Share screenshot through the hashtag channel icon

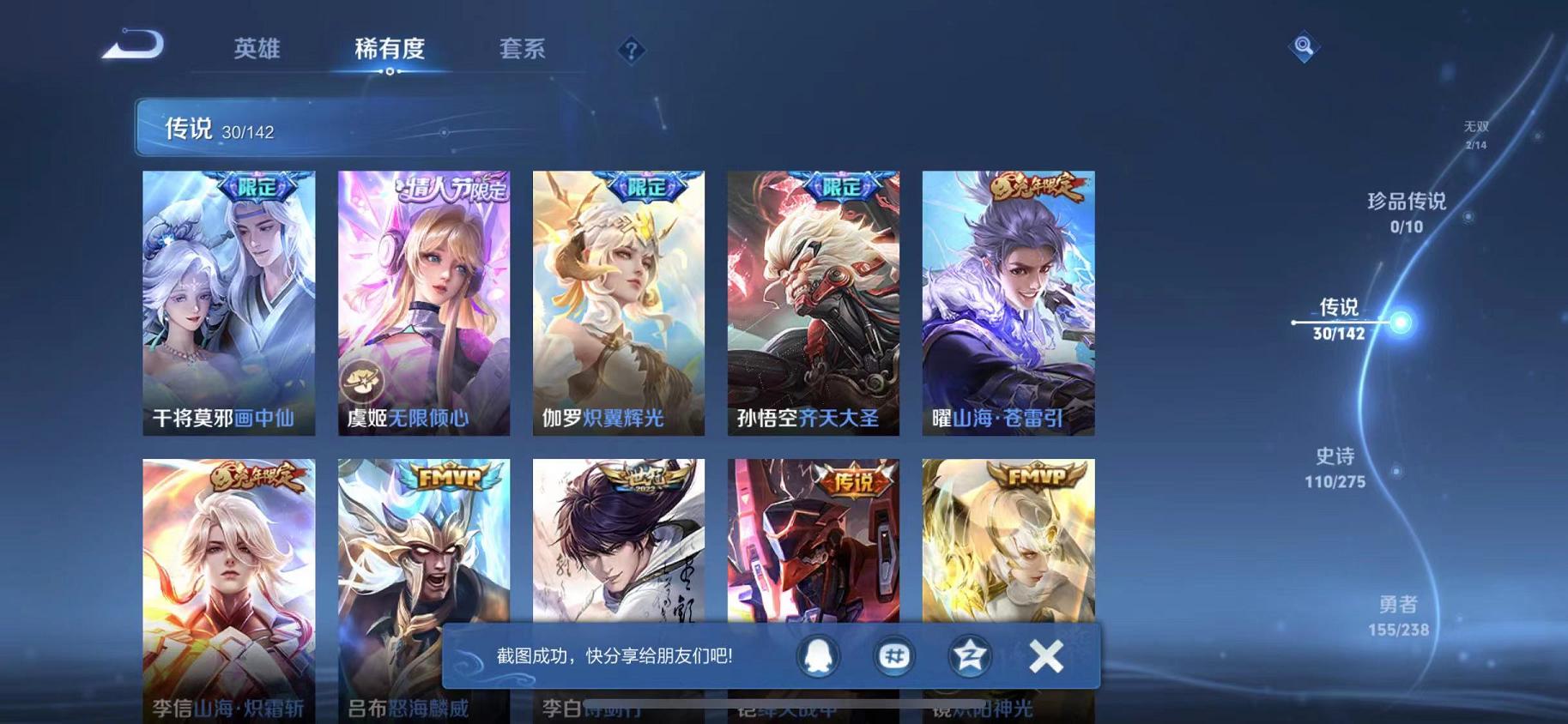click(894, 655)
